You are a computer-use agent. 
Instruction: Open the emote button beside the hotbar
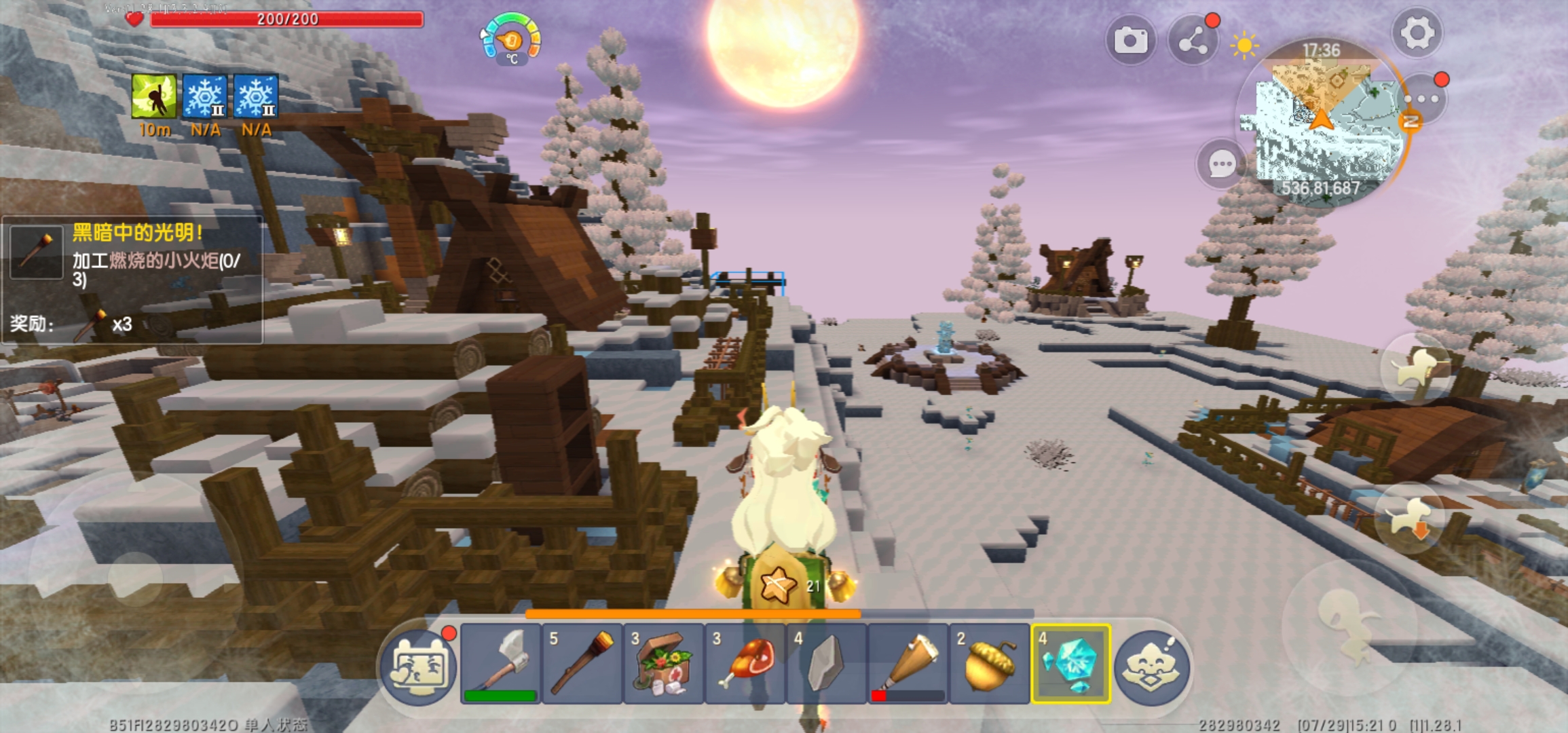[1152, 666]
